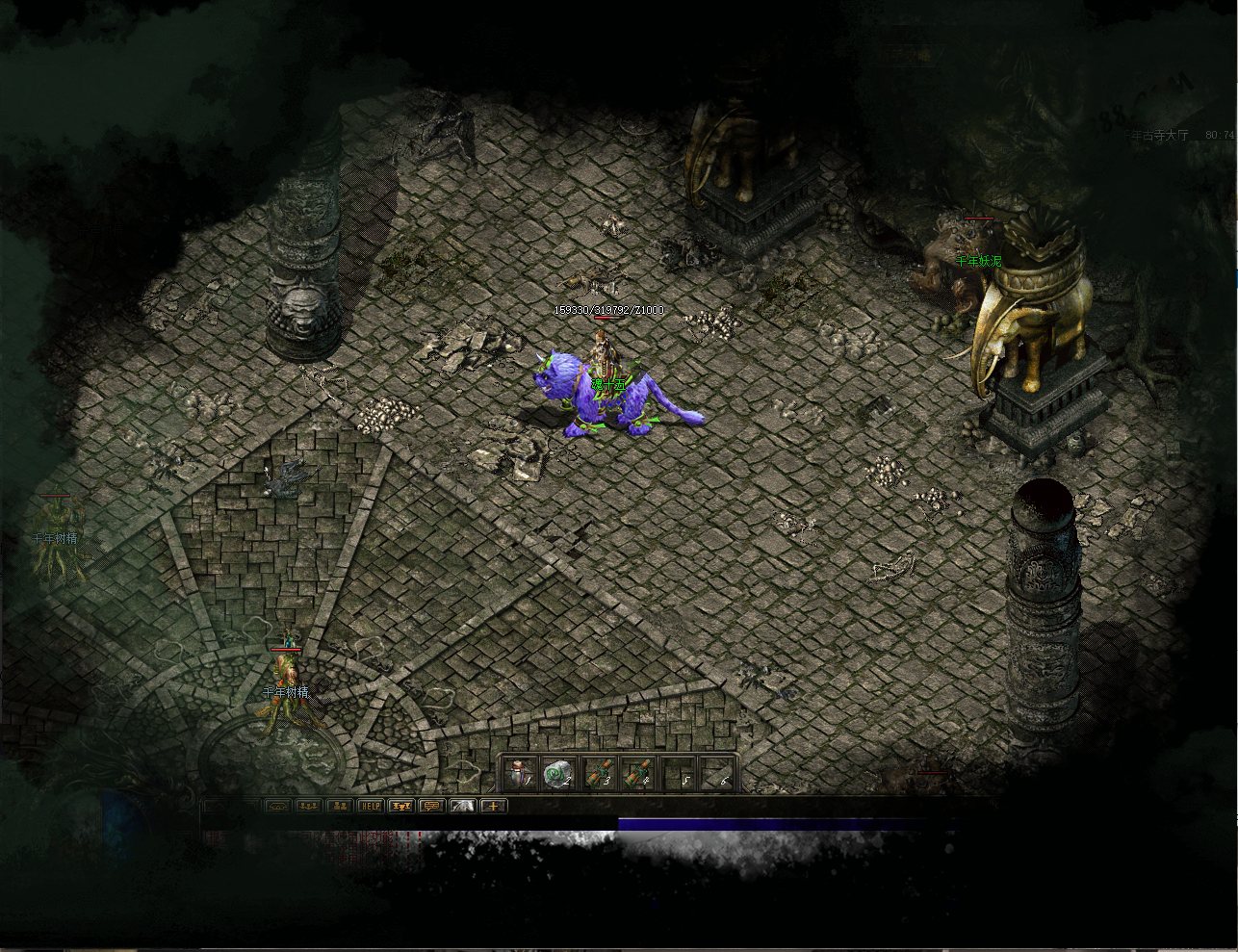Select the green swirl stone in slot 2
Viewport: 1238px width, 952px height.
[557, 773]
